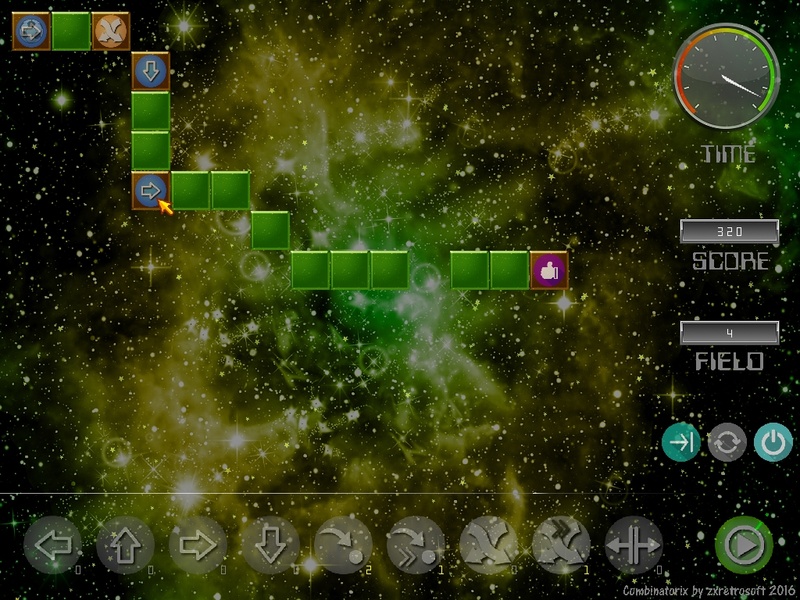Quit using the power button
This screenshot has width=800, height=600.
click(x=772, y=443)
